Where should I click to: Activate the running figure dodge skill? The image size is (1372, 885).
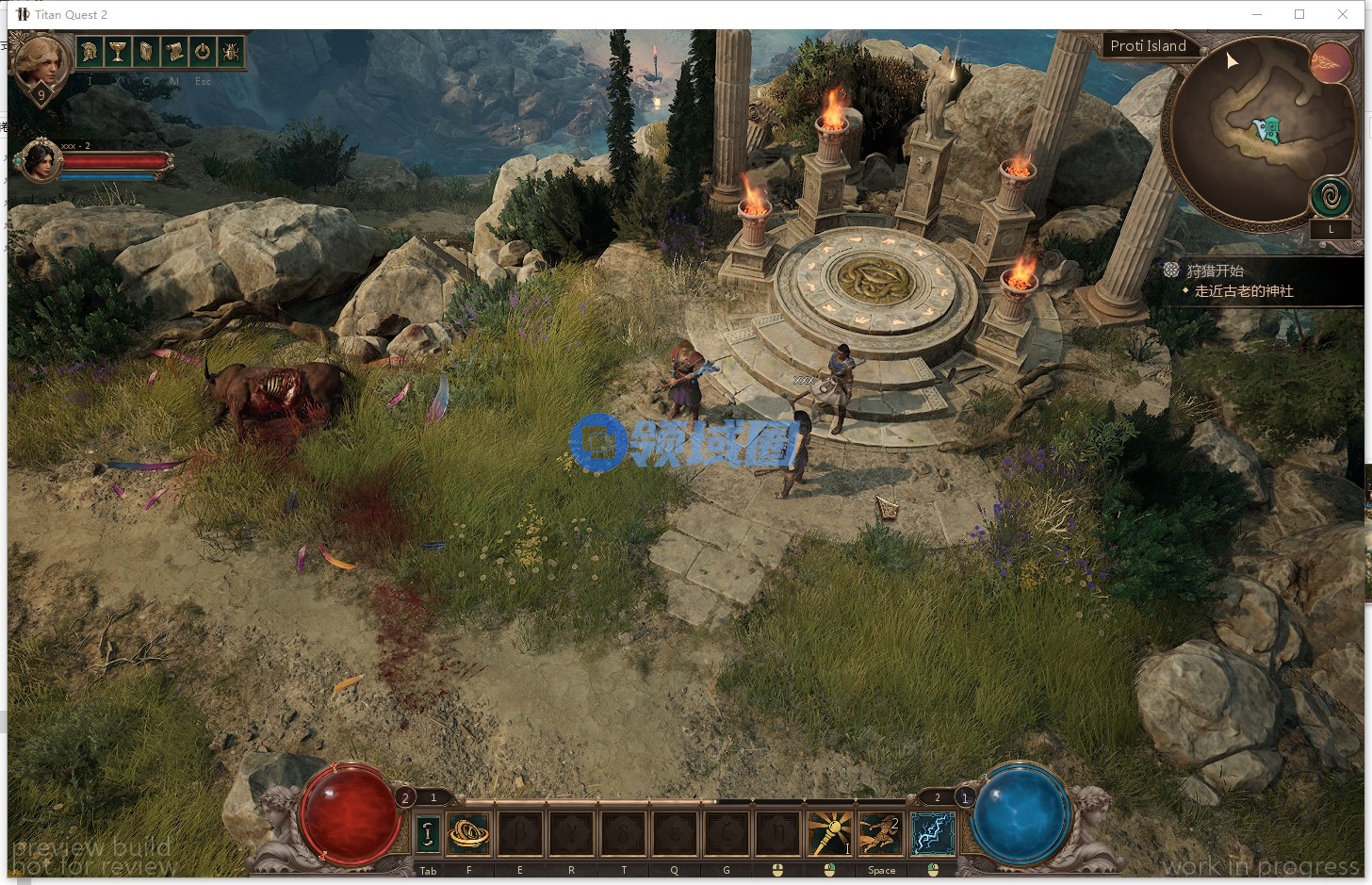coord(880,833)
